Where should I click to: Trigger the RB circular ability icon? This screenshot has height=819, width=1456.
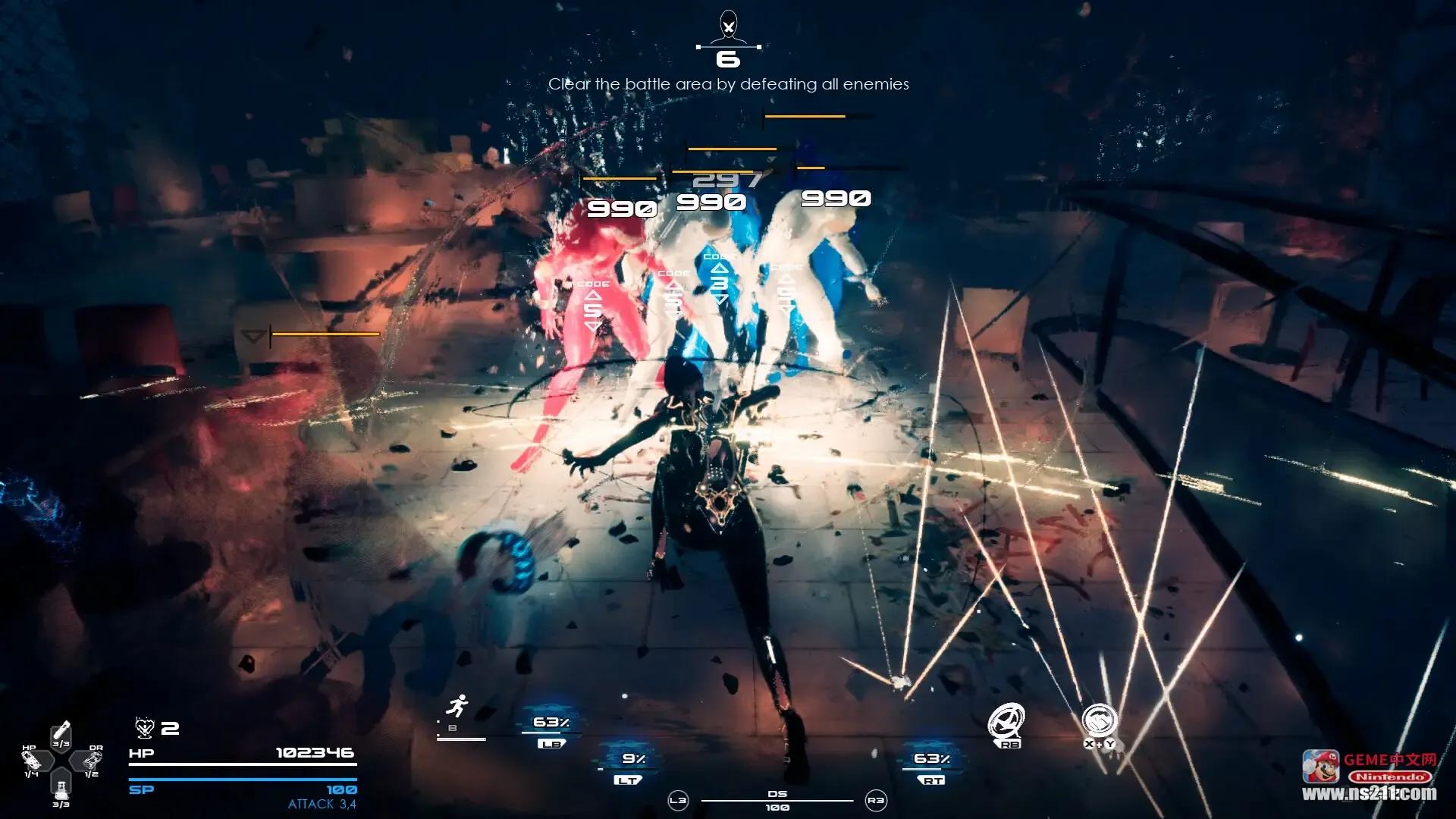pos(1007,721)
